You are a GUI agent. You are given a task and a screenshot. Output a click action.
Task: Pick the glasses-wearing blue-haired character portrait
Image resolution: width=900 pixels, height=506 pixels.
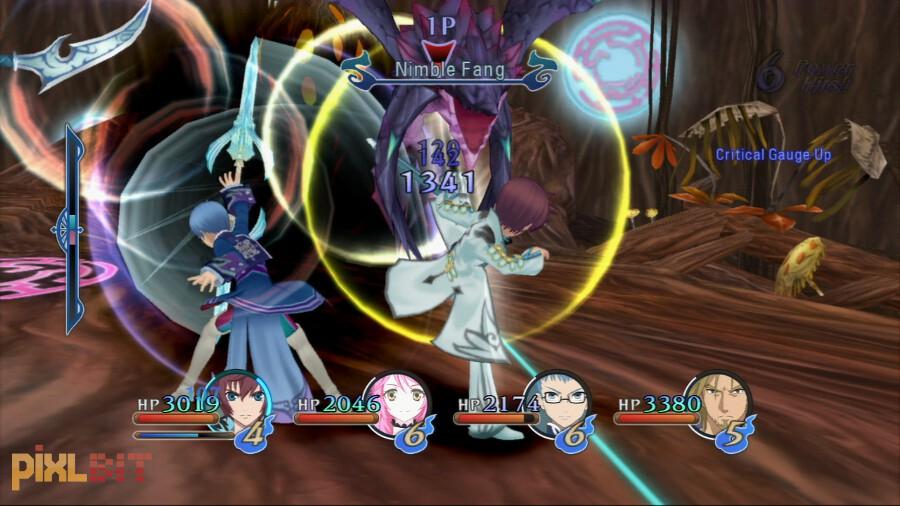tap(556, 404)
